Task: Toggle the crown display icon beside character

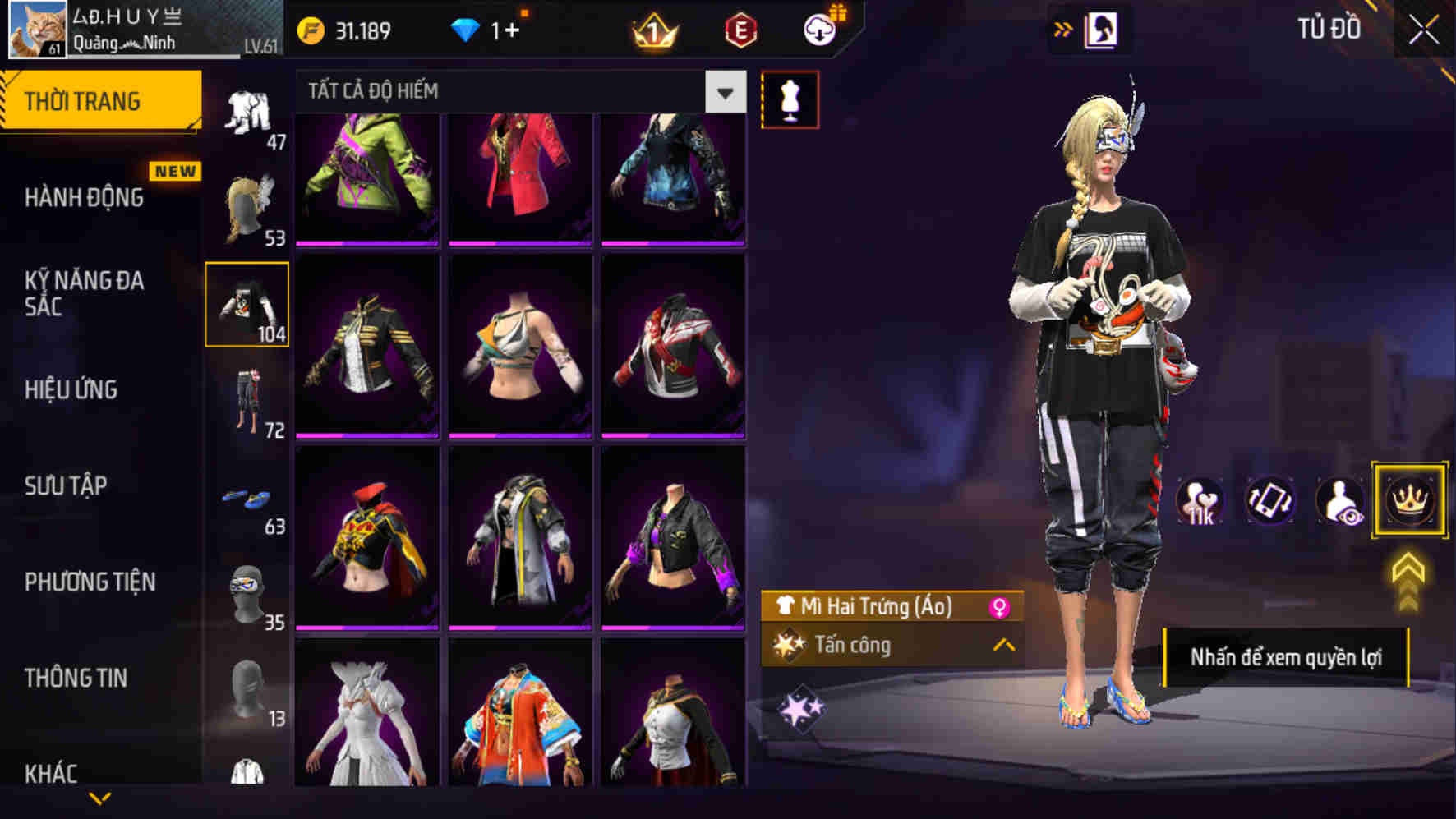Action: point(1409,501)
